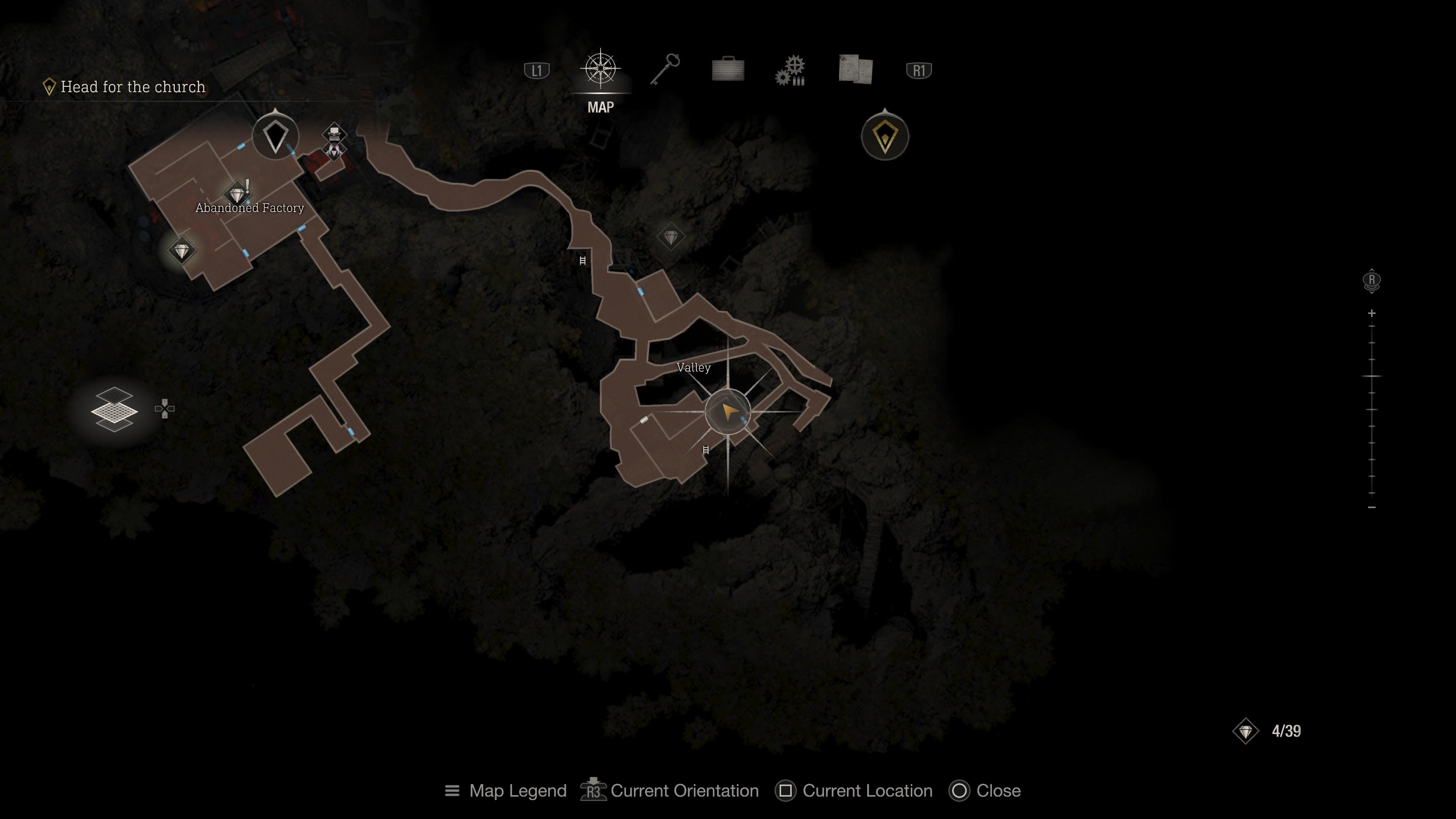Screen dimensions: 1456x819
Task: Open the Map Legend
Action: 506,791
